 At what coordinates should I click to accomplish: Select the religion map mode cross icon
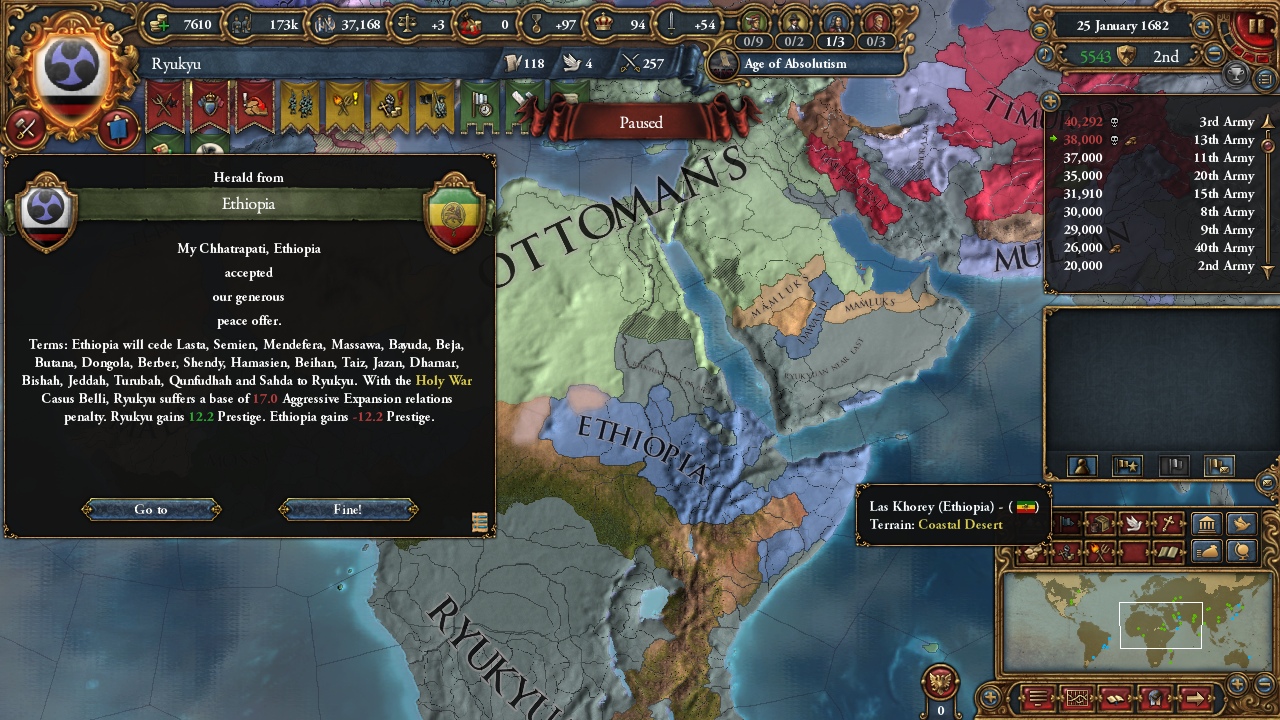click(1166, 523)
